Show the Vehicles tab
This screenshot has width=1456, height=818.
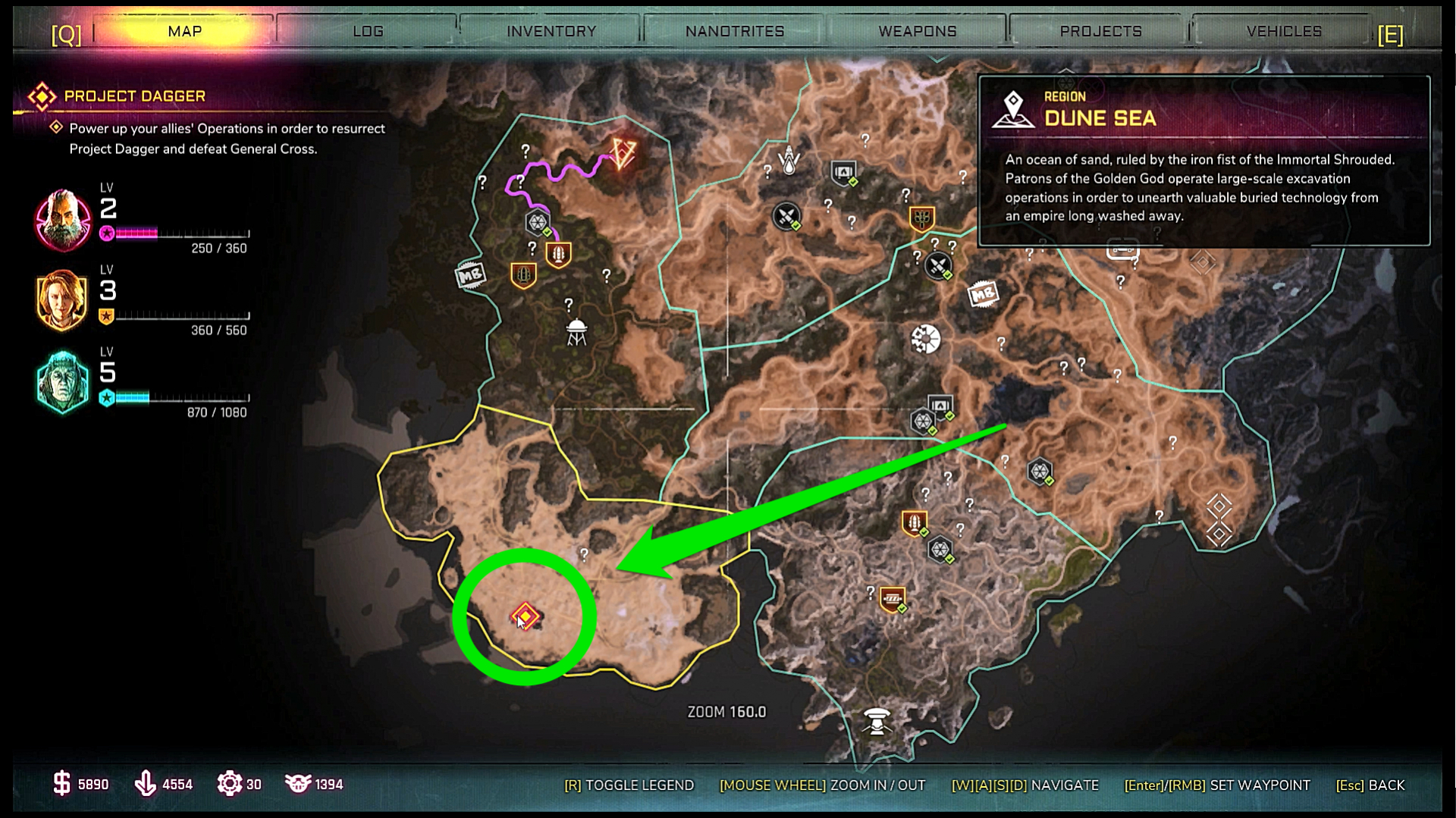pos(1284,31)
